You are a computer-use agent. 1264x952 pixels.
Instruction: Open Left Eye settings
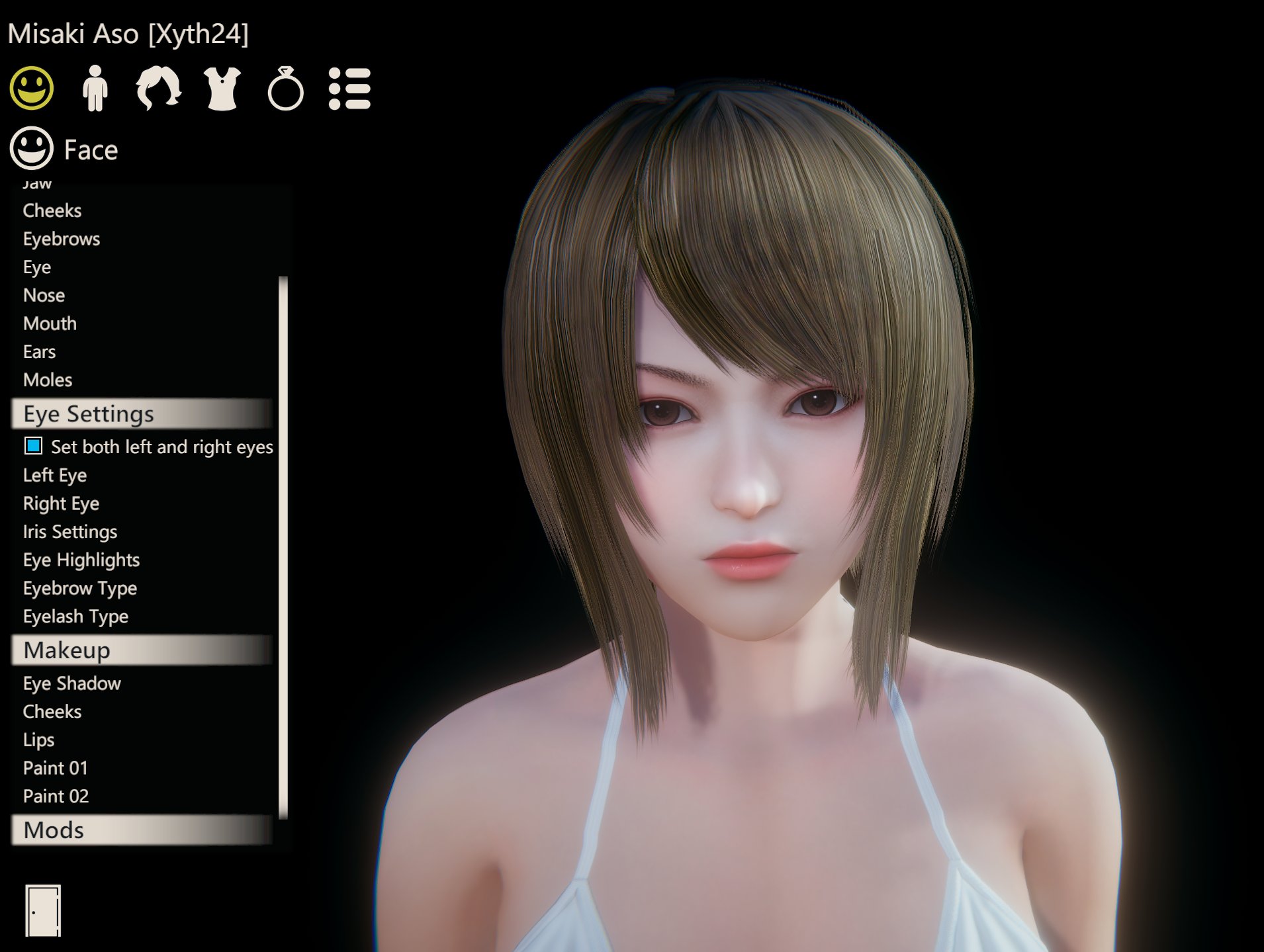55,475
